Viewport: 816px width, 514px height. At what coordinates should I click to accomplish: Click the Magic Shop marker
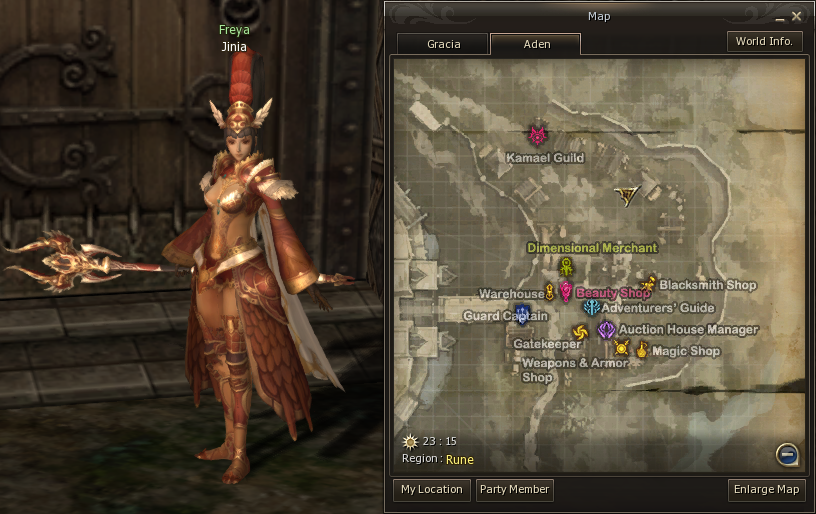tap(642, 349)
